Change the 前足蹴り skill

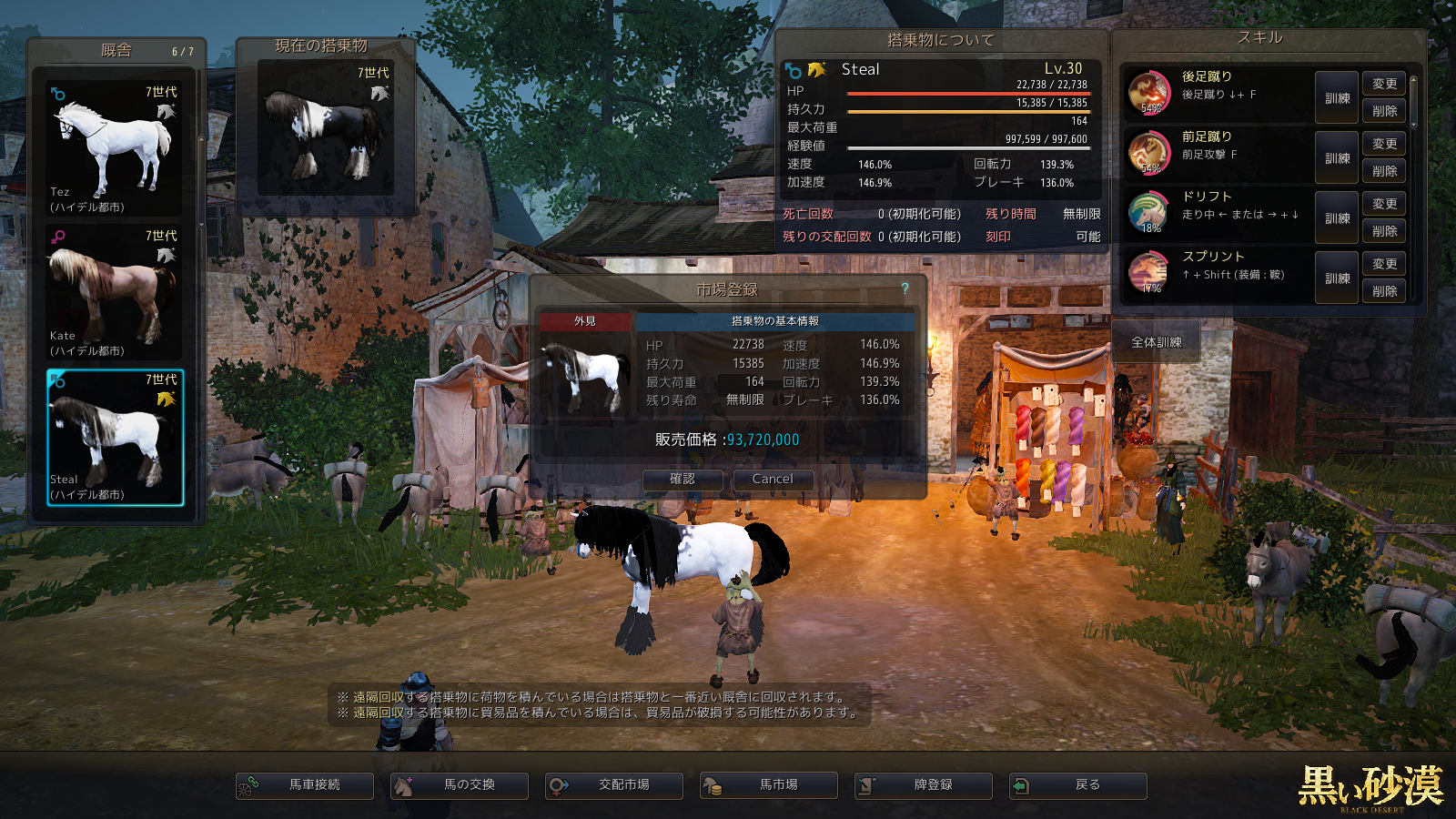click(x=1384, y=144)
